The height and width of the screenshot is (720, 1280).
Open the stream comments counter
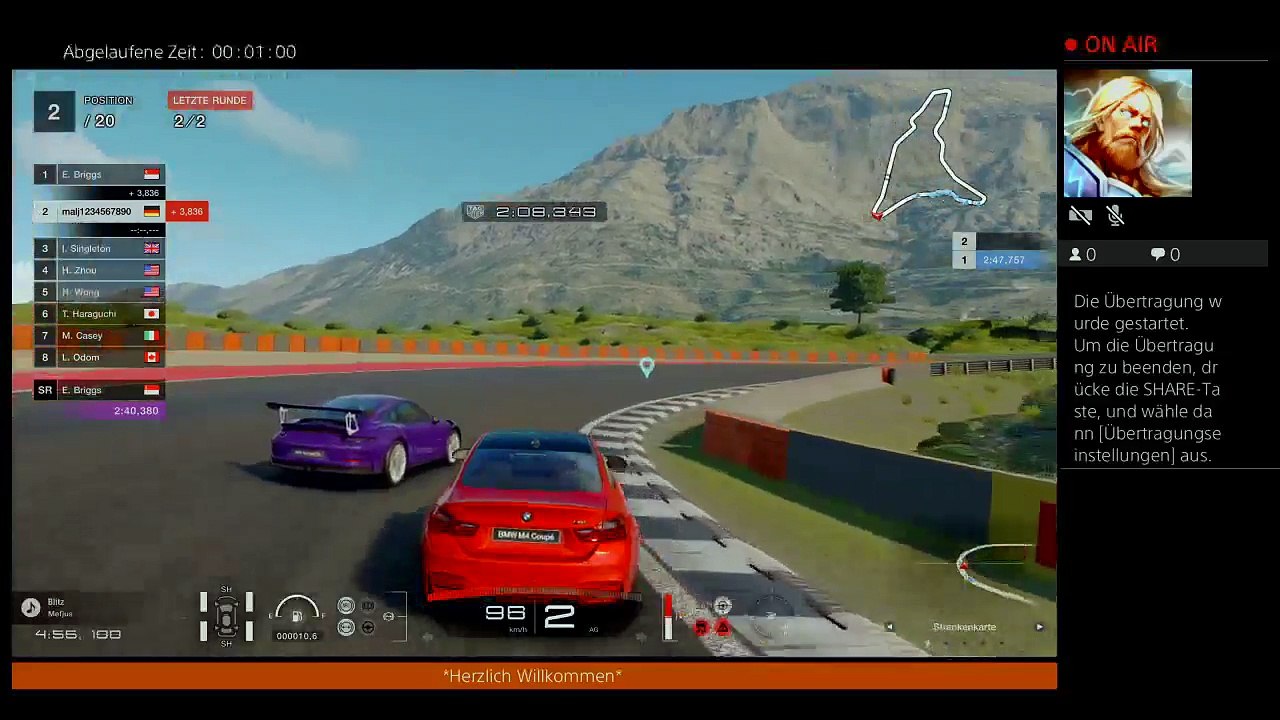click(1165, 255)
